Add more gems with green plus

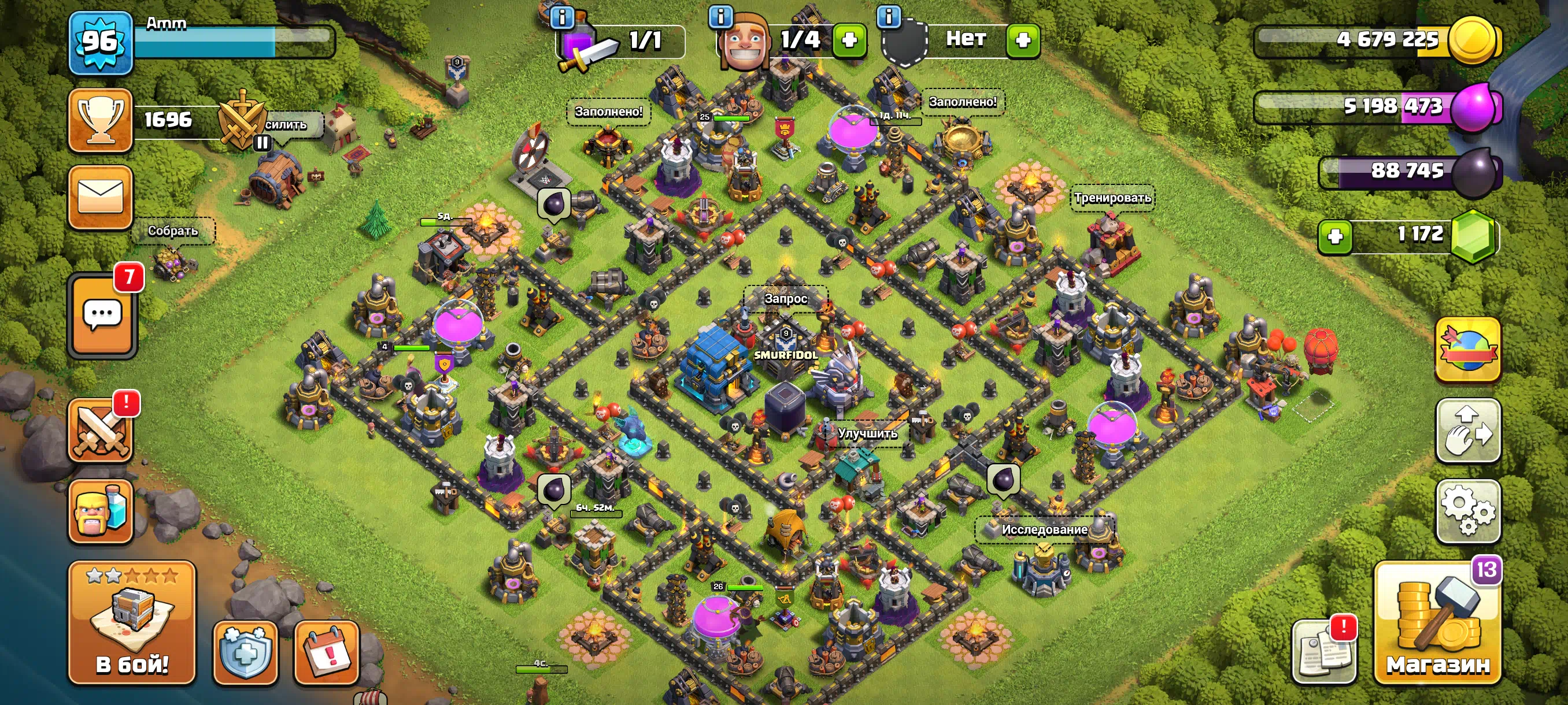(x=1335, y=236)
